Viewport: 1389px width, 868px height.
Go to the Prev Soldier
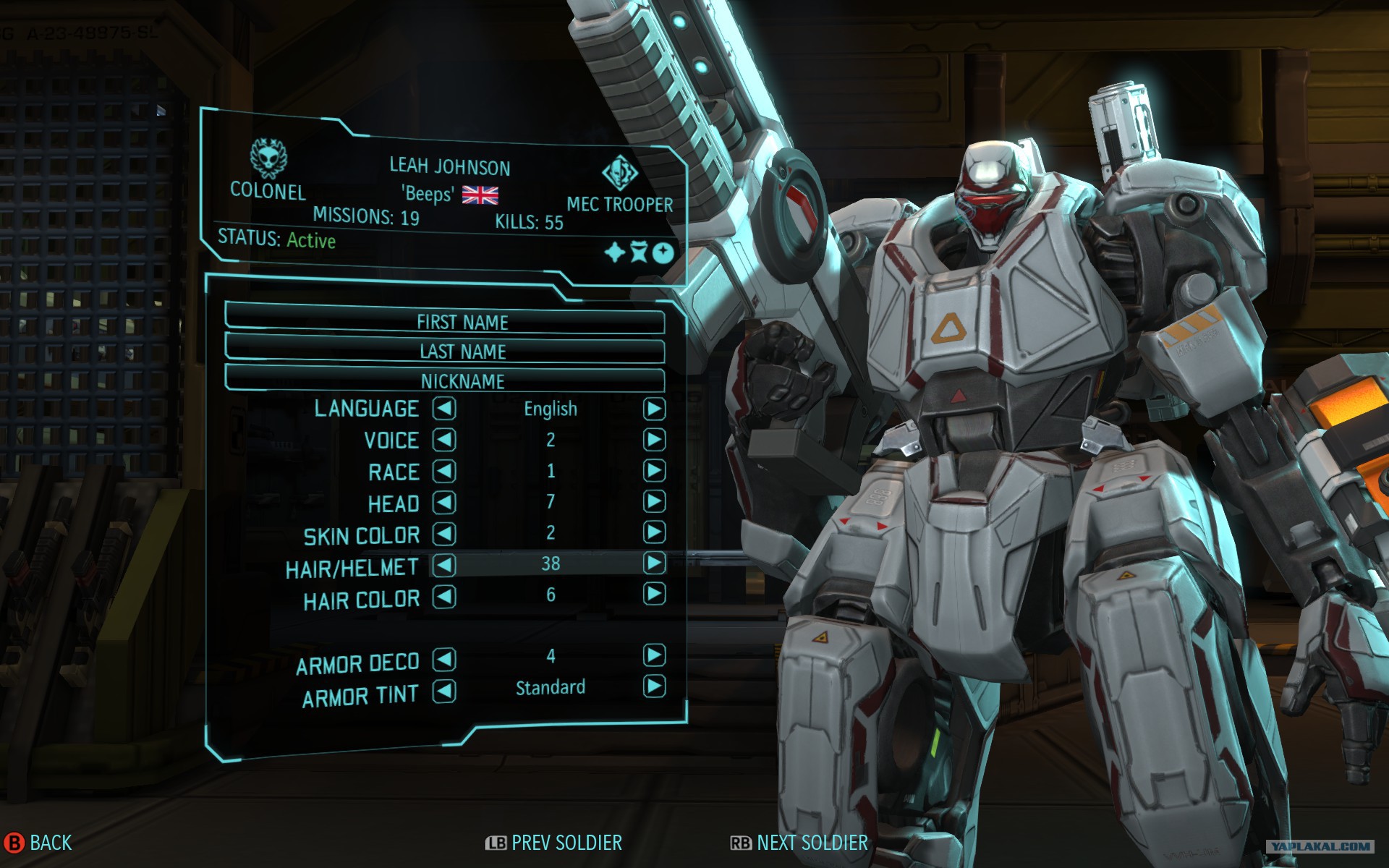pyautogui.click(x=553, y=843)
